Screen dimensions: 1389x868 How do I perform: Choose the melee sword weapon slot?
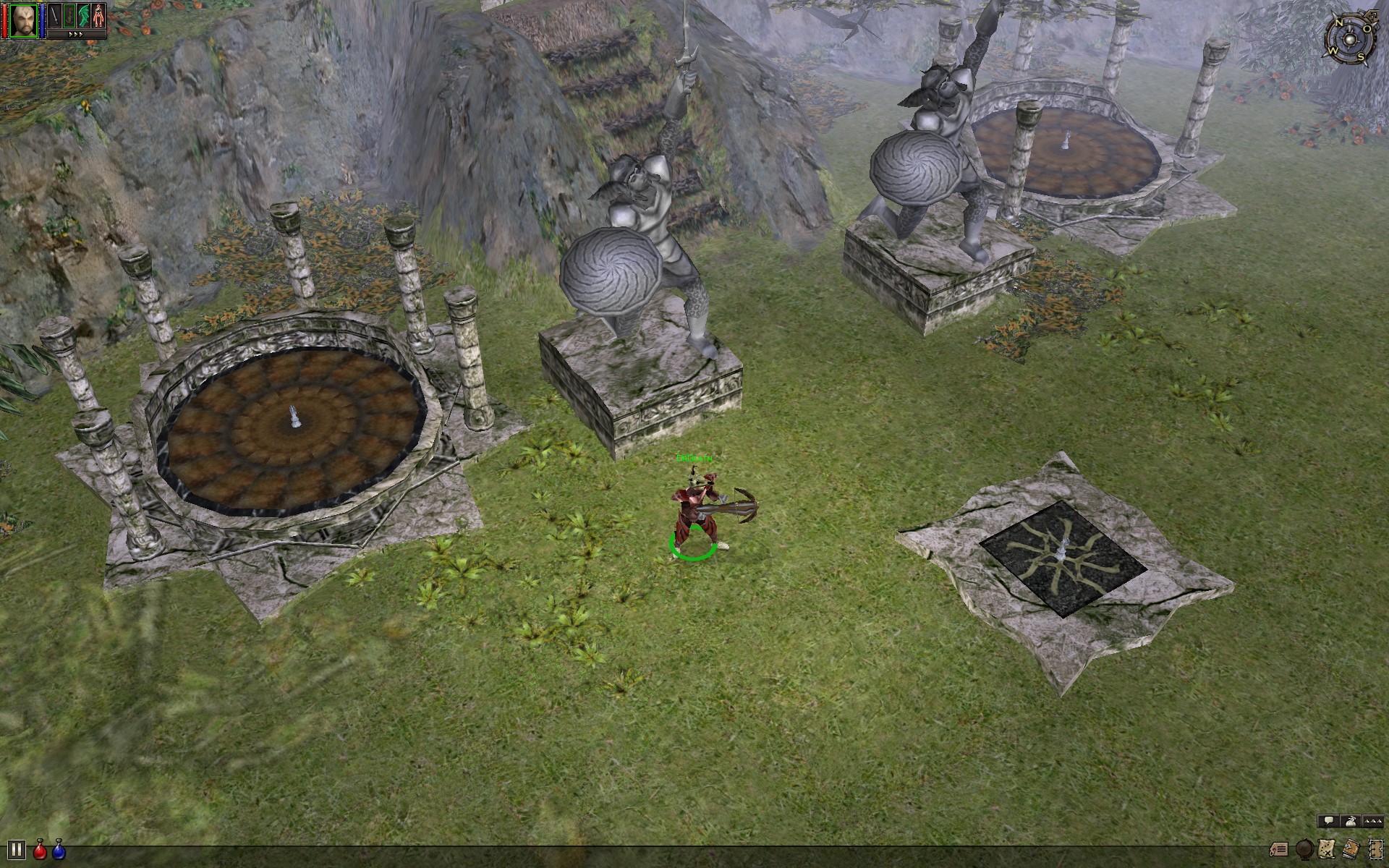pyautogui.click(x=54, y=16)
